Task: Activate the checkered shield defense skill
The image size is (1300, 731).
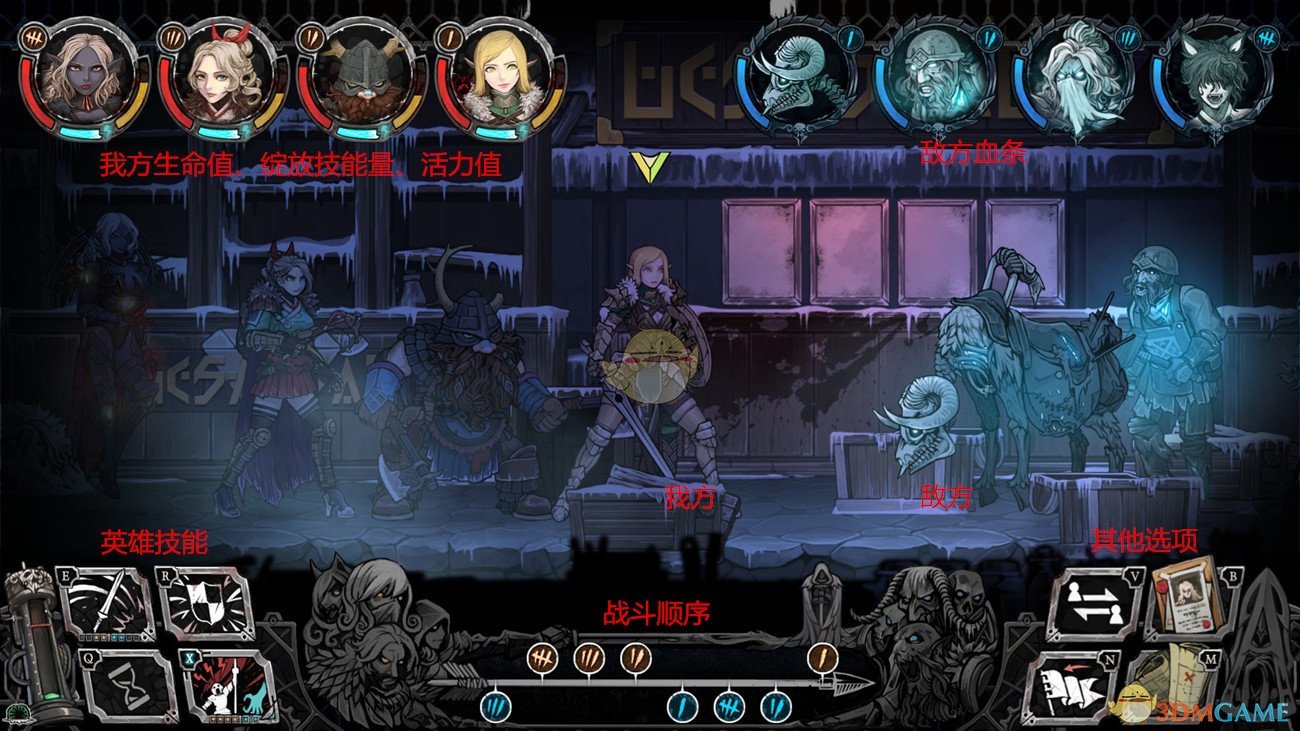Action: (x=205, y=604)
